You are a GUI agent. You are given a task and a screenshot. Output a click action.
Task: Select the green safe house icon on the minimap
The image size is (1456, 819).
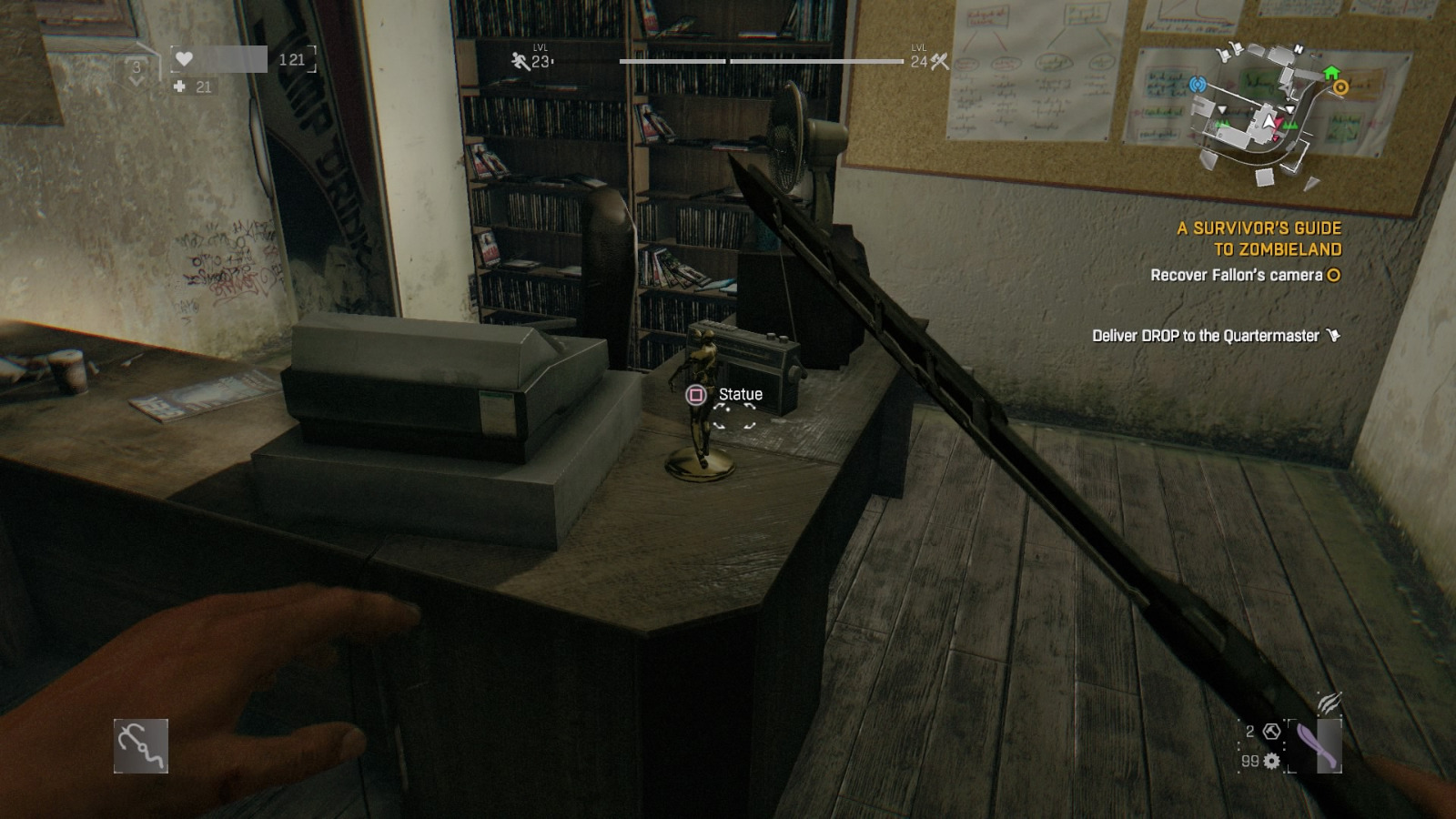click(x=1331, y=72)
